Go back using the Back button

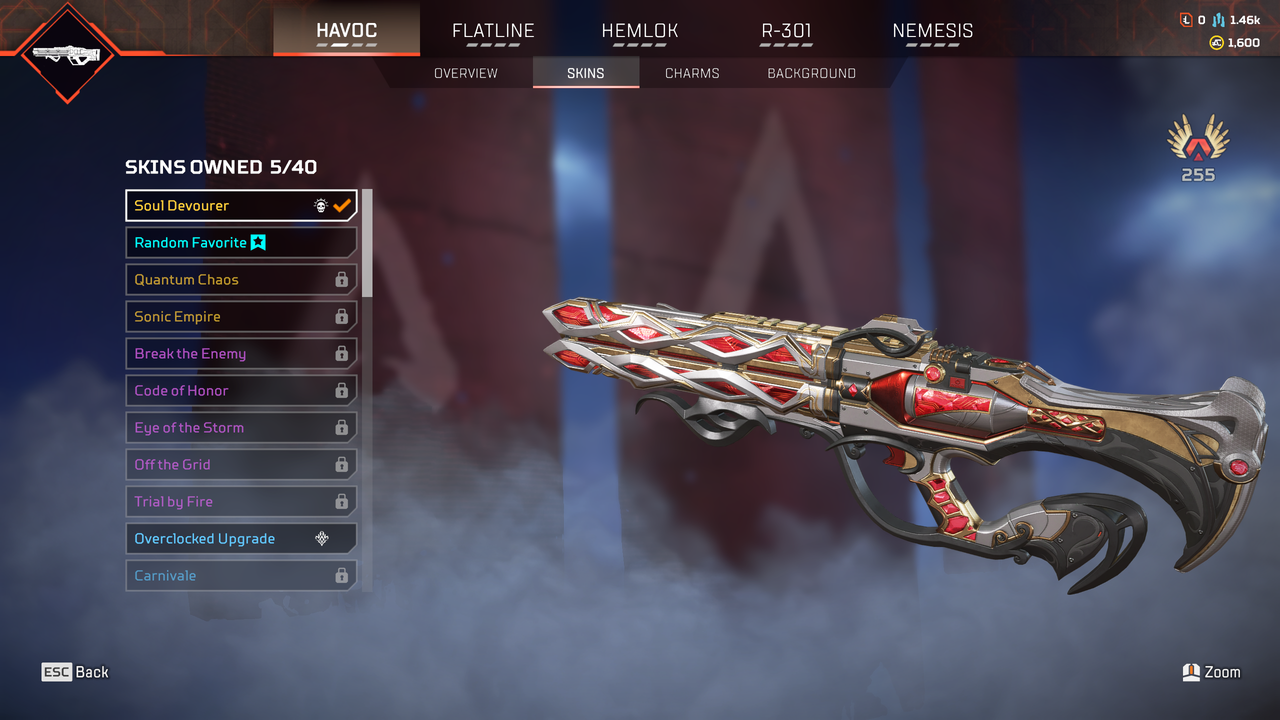click(75, 672)
